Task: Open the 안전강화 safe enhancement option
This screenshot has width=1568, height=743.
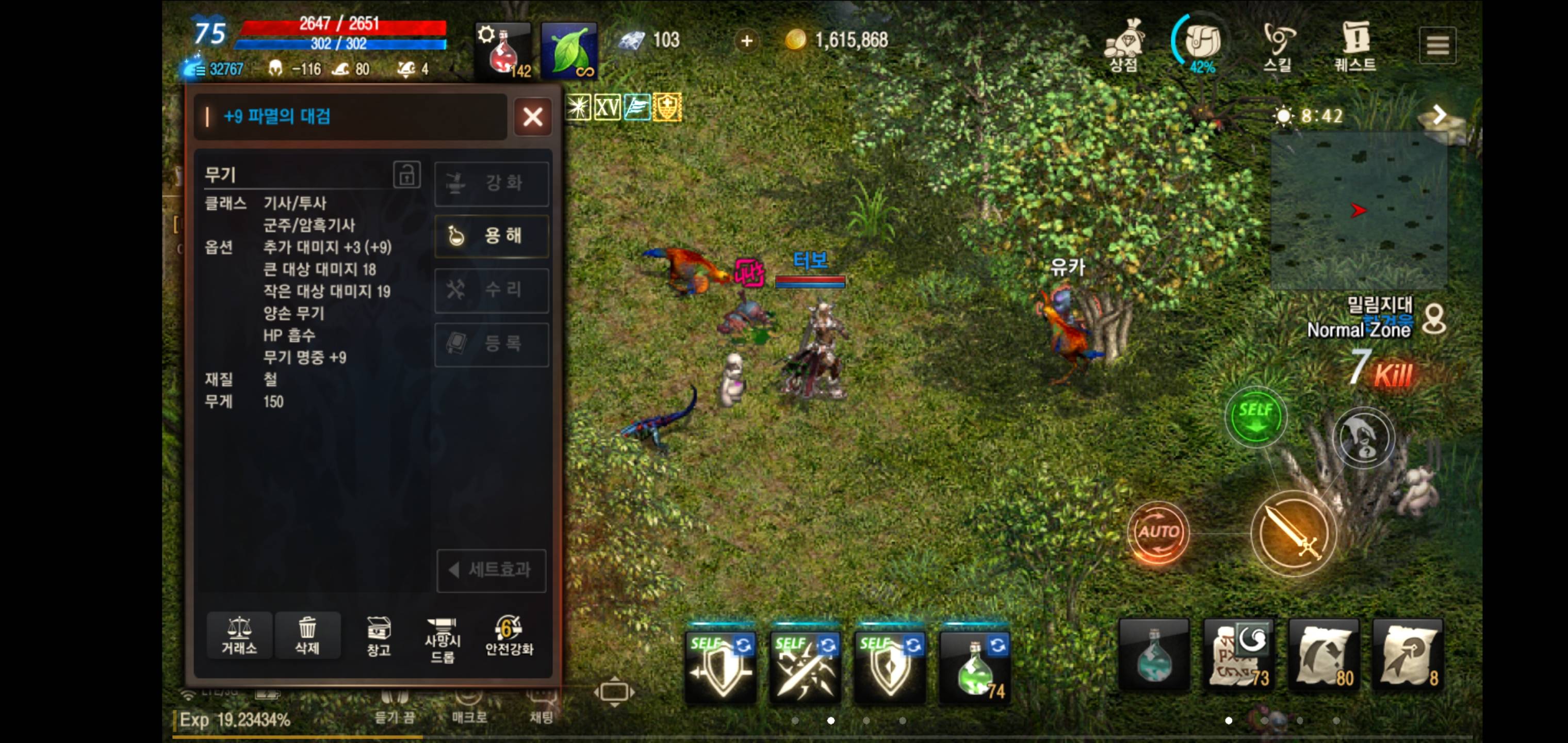Action: click(x=509, y=635)
